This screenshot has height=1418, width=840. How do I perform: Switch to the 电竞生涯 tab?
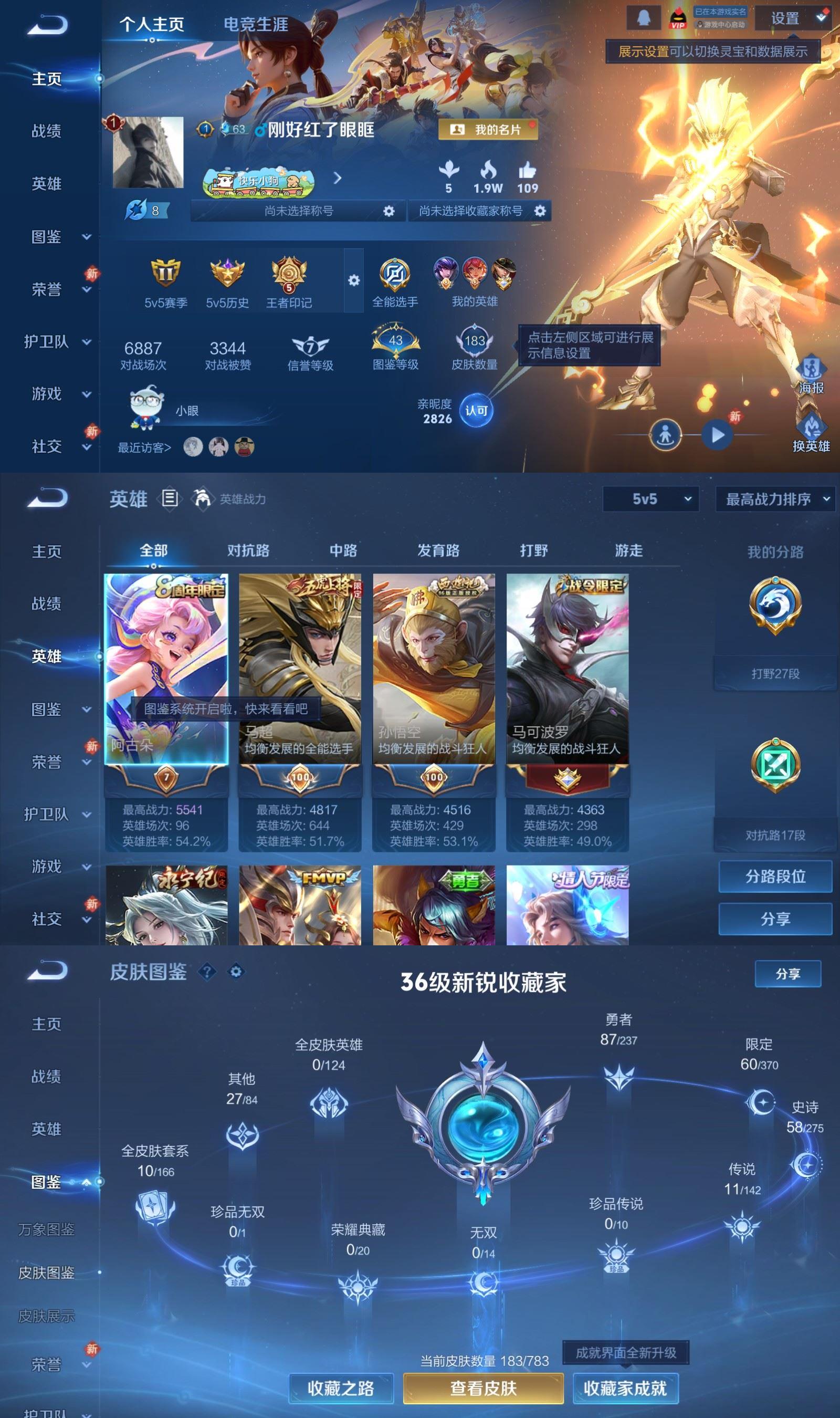pyautogui.click(x=256, y=25)
